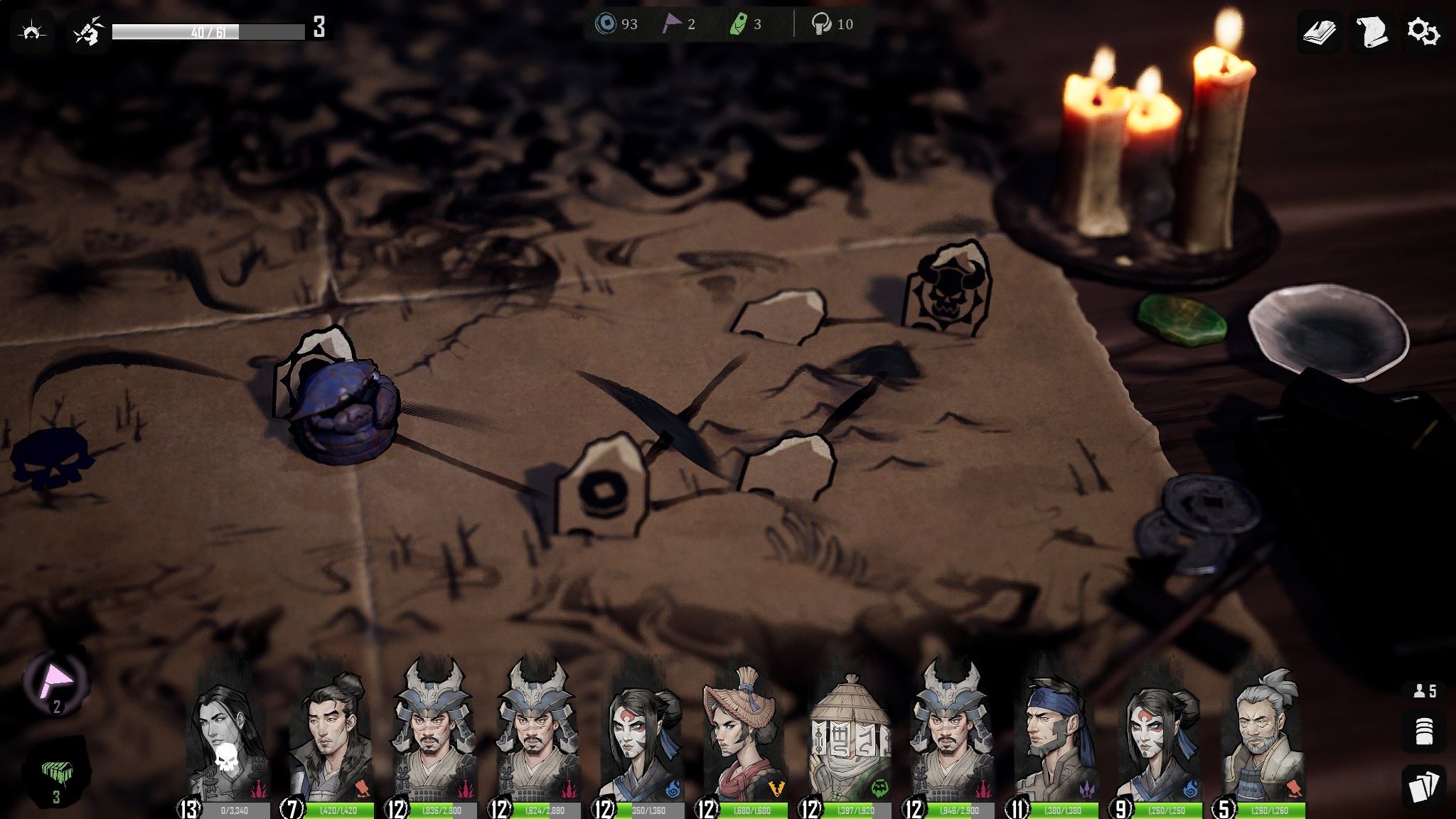The image size is (1456, 819).
Task: Open the settings gear menu
Action: pos(1423,32)
